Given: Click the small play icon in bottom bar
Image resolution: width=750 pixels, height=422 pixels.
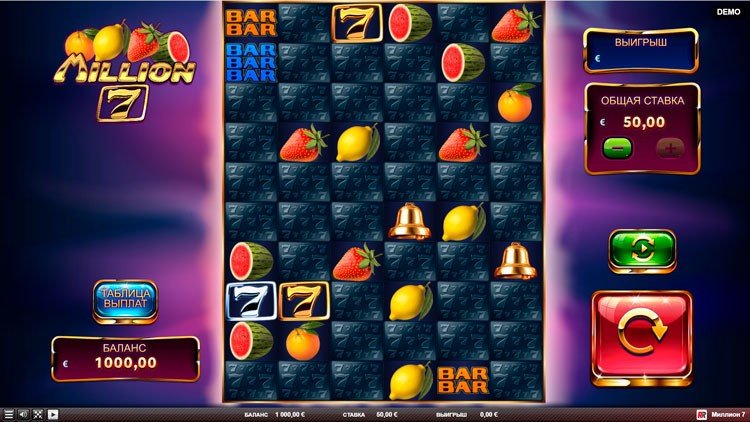Looking at the screenshot, I should (x=53, y=414).
